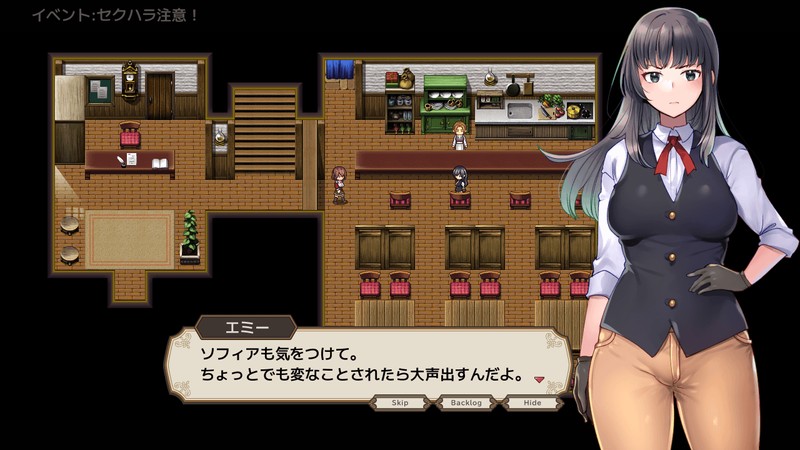Hide the dialogue message window
800x450 pixels.
(x=532, y=402)
